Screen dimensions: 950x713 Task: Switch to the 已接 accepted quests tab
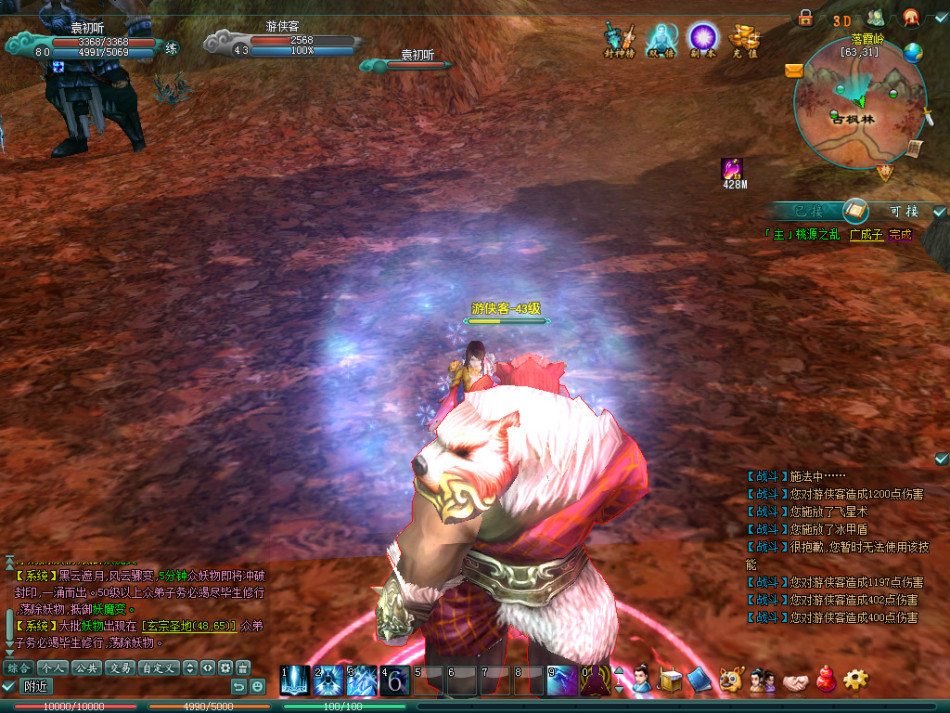(806, 211)
